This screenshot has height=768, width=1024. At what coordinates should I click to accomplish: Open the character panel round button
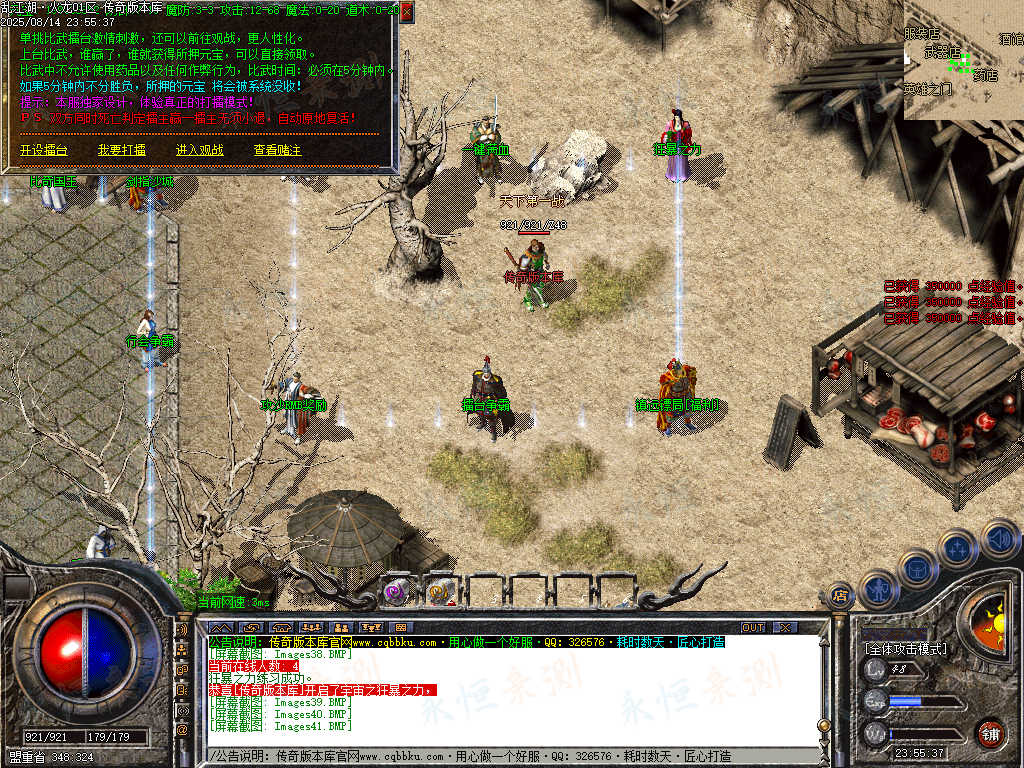pyautogui.click(x=877, y=588)
